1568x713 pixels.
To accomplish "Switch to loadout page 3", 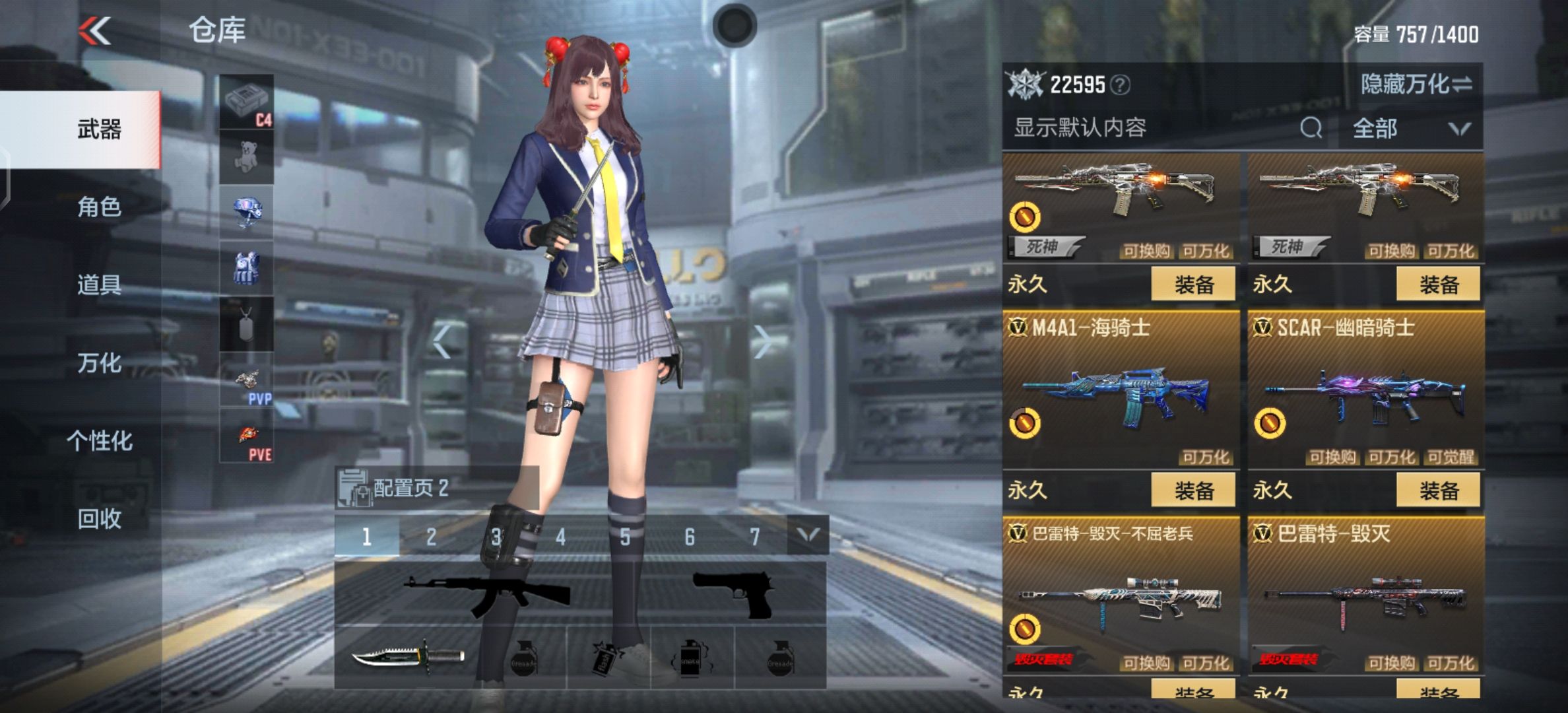I will coord(496,537).
